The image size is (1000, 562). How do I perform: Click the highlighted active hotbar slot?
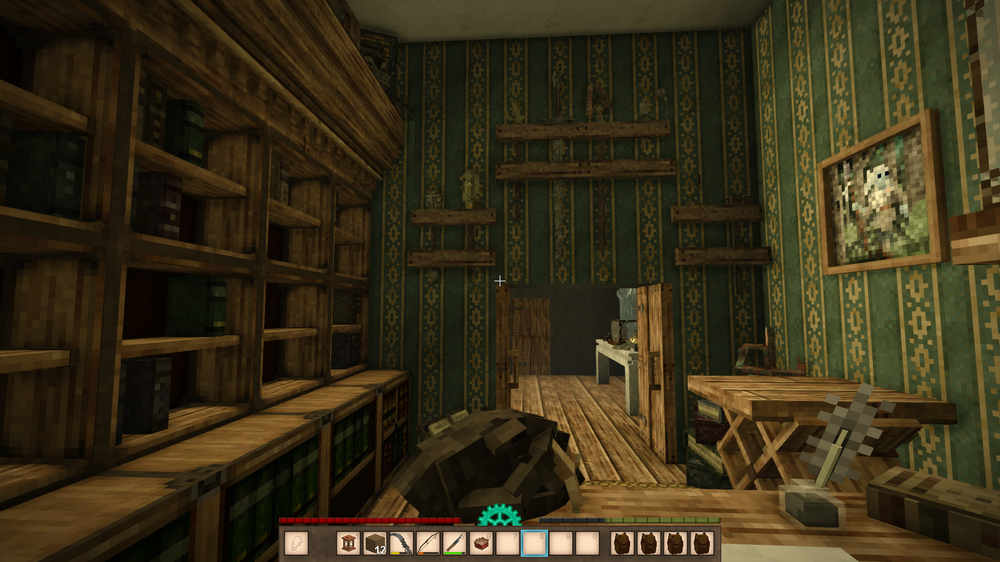pos(535,543)
